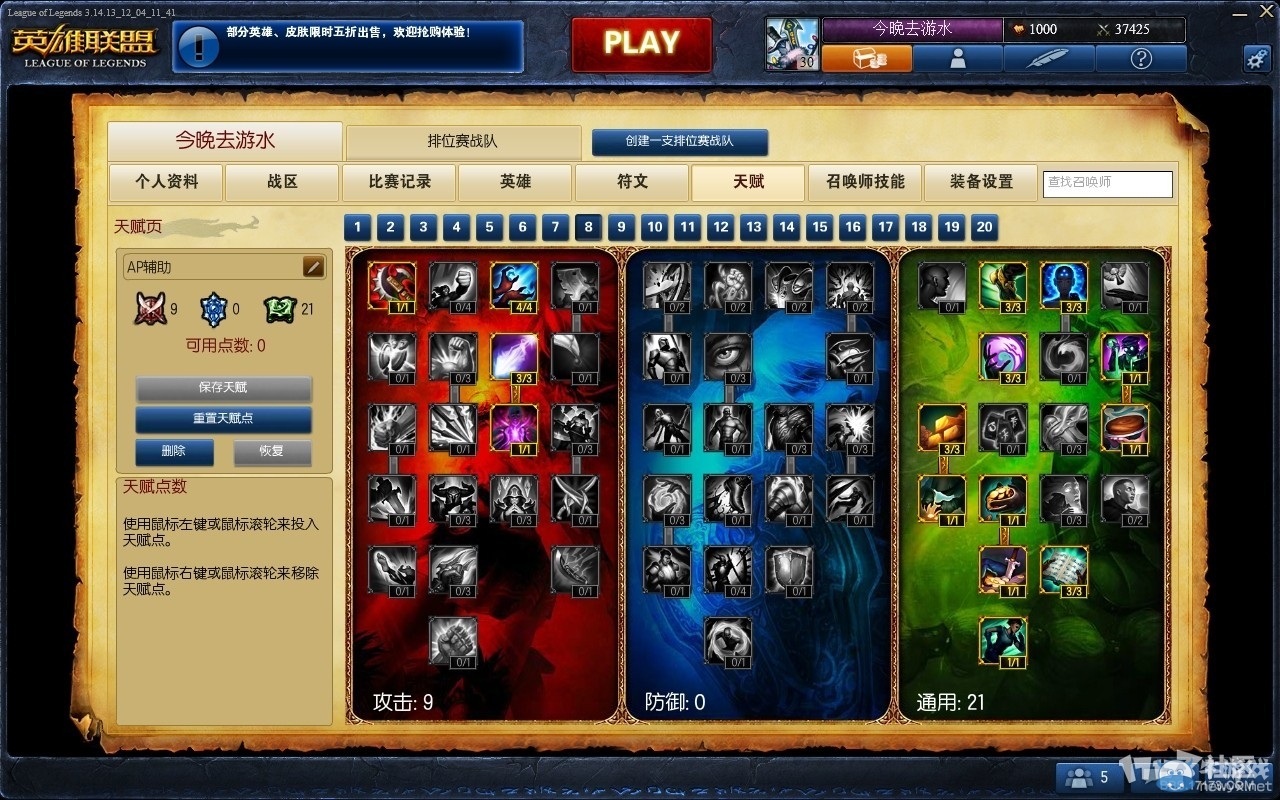Click the 查找召唤师 search field
Image resolution: width=1280 pixels, height=800 pixels.
tap(1107, 184)
